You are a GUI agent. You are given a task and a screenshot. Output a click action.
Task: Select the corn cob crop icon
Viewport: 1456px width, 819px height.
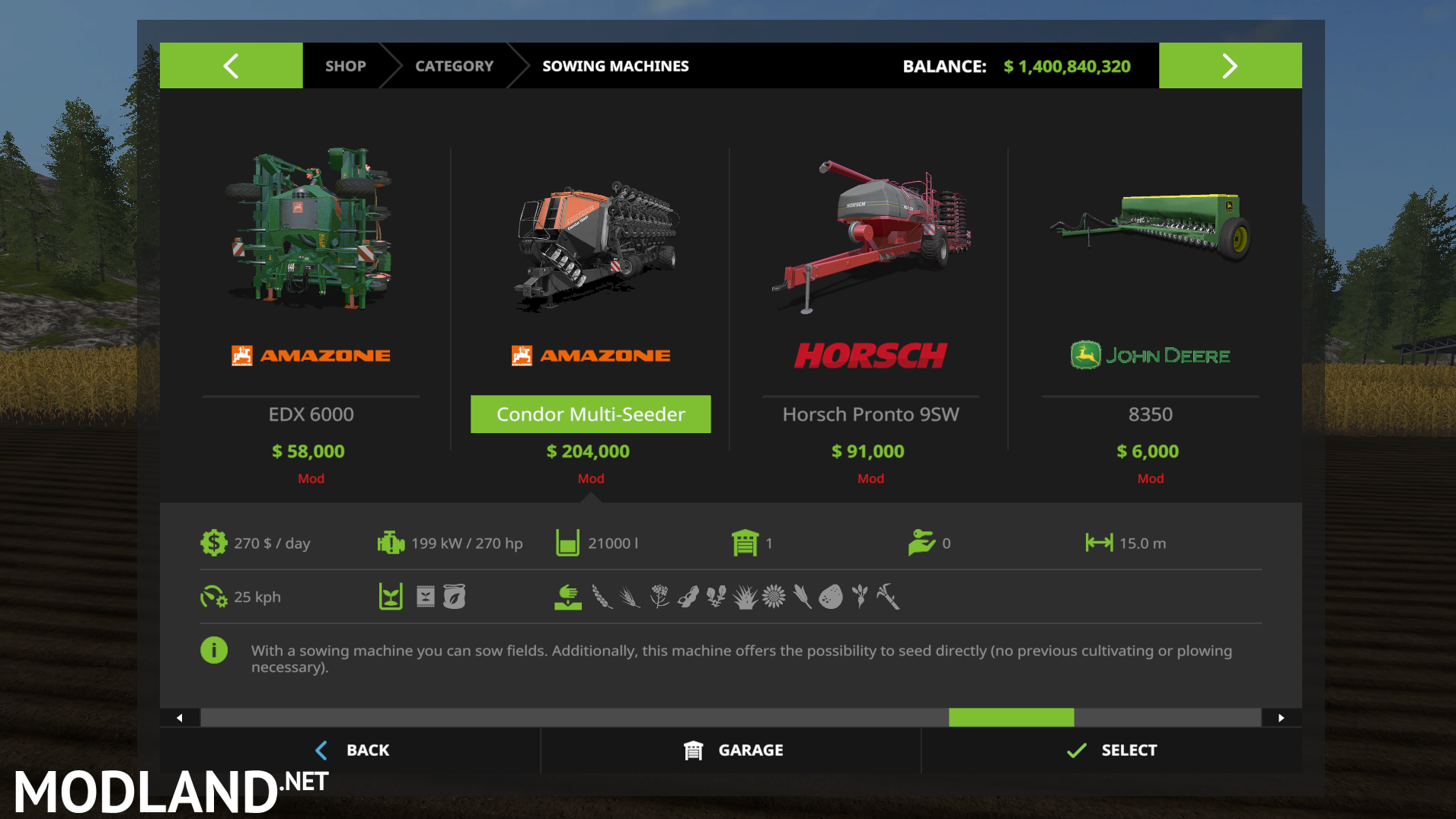[800, 597]
